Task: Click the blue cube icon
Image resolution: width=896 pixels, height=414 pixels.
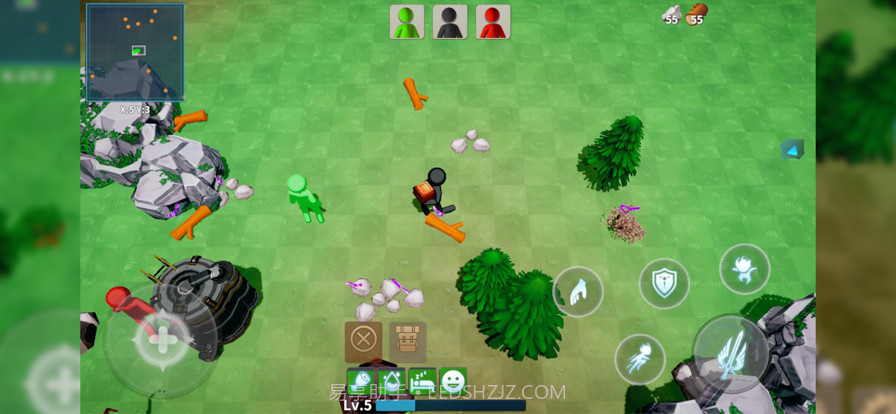Action: [792, 150]
